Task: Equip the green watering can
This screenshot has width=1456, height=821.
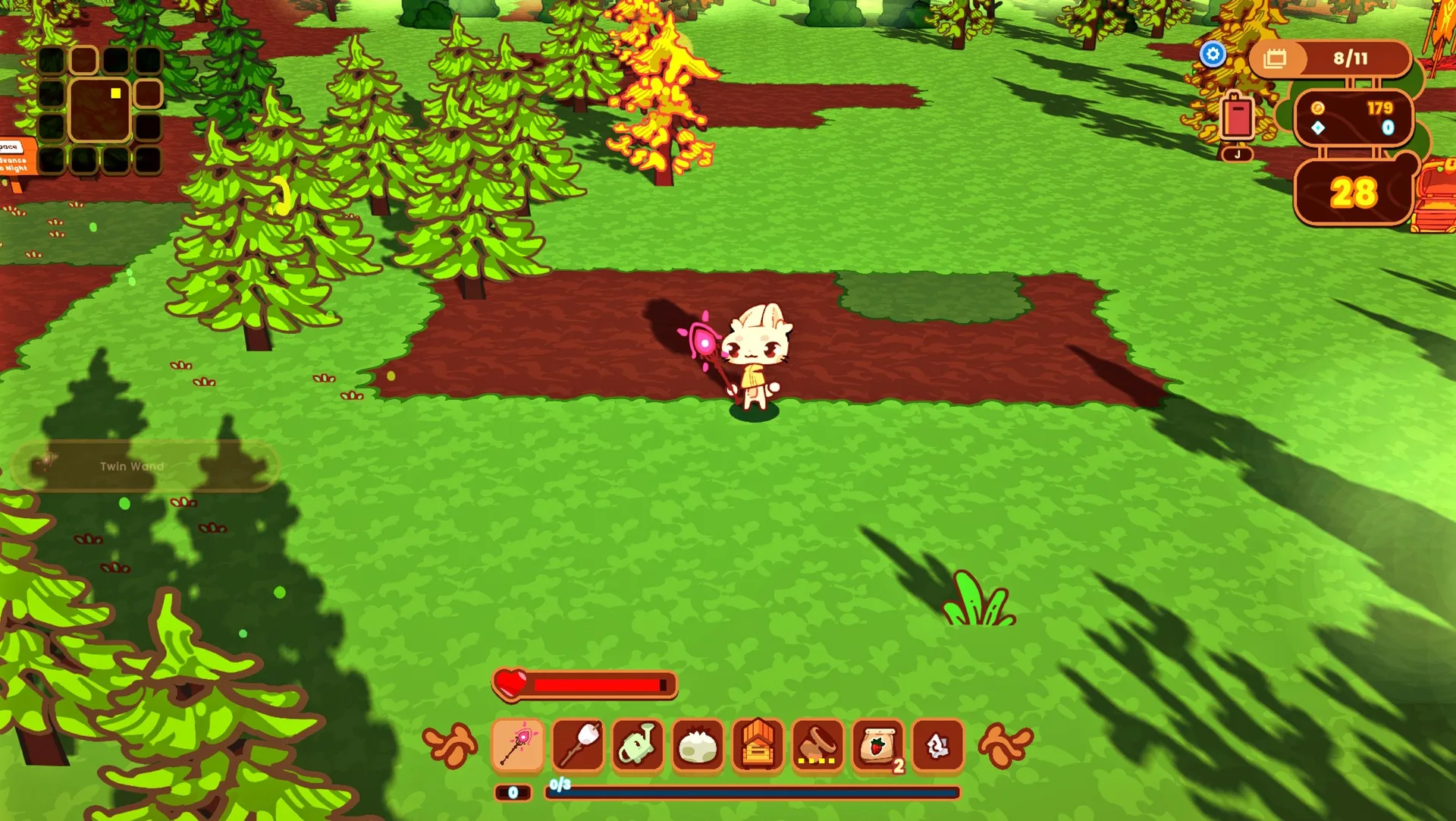Action: coord(638,744)
